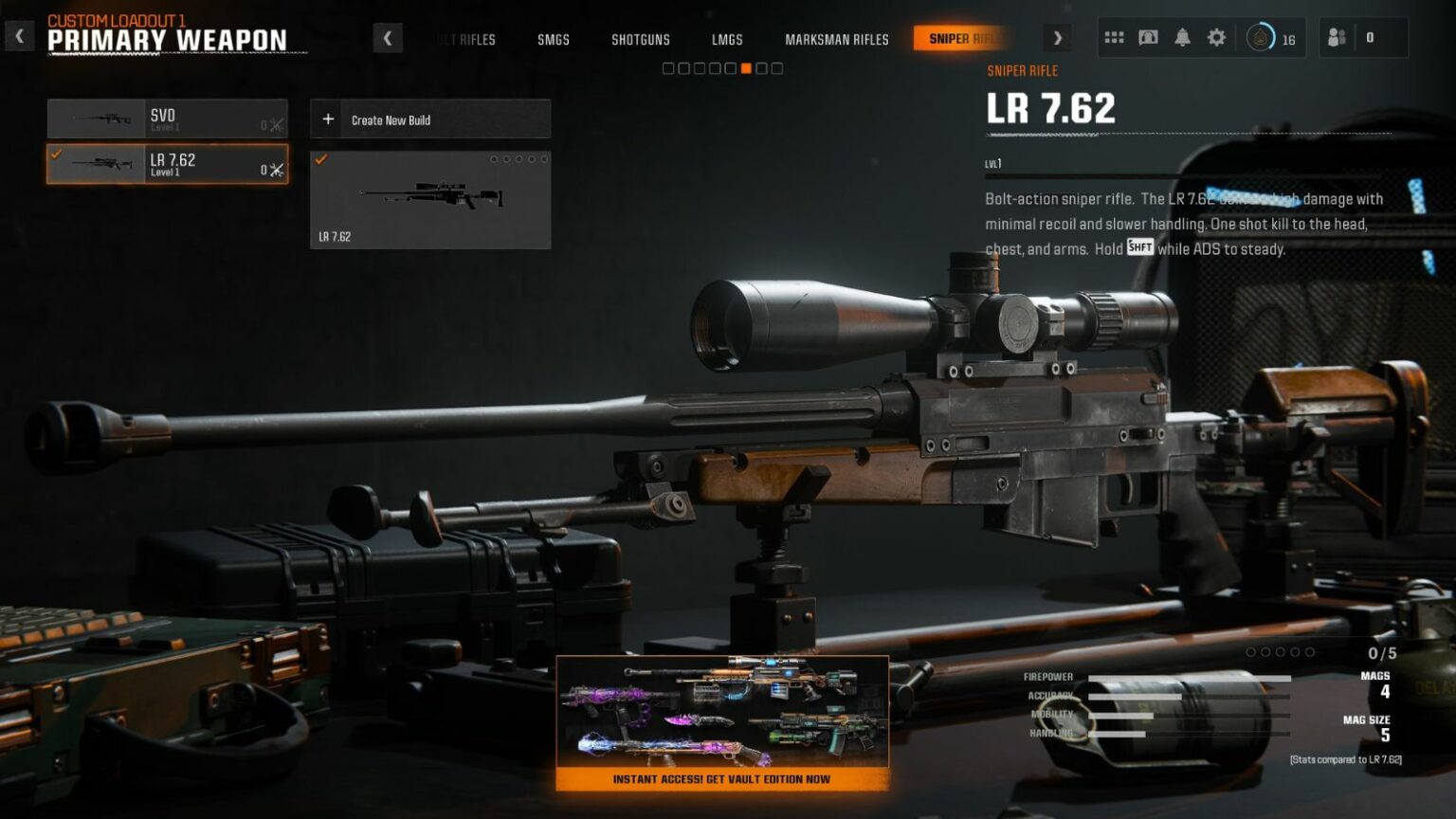
Task: Click the Instant Access Vault Edition banner
Action: pos(723,778)
